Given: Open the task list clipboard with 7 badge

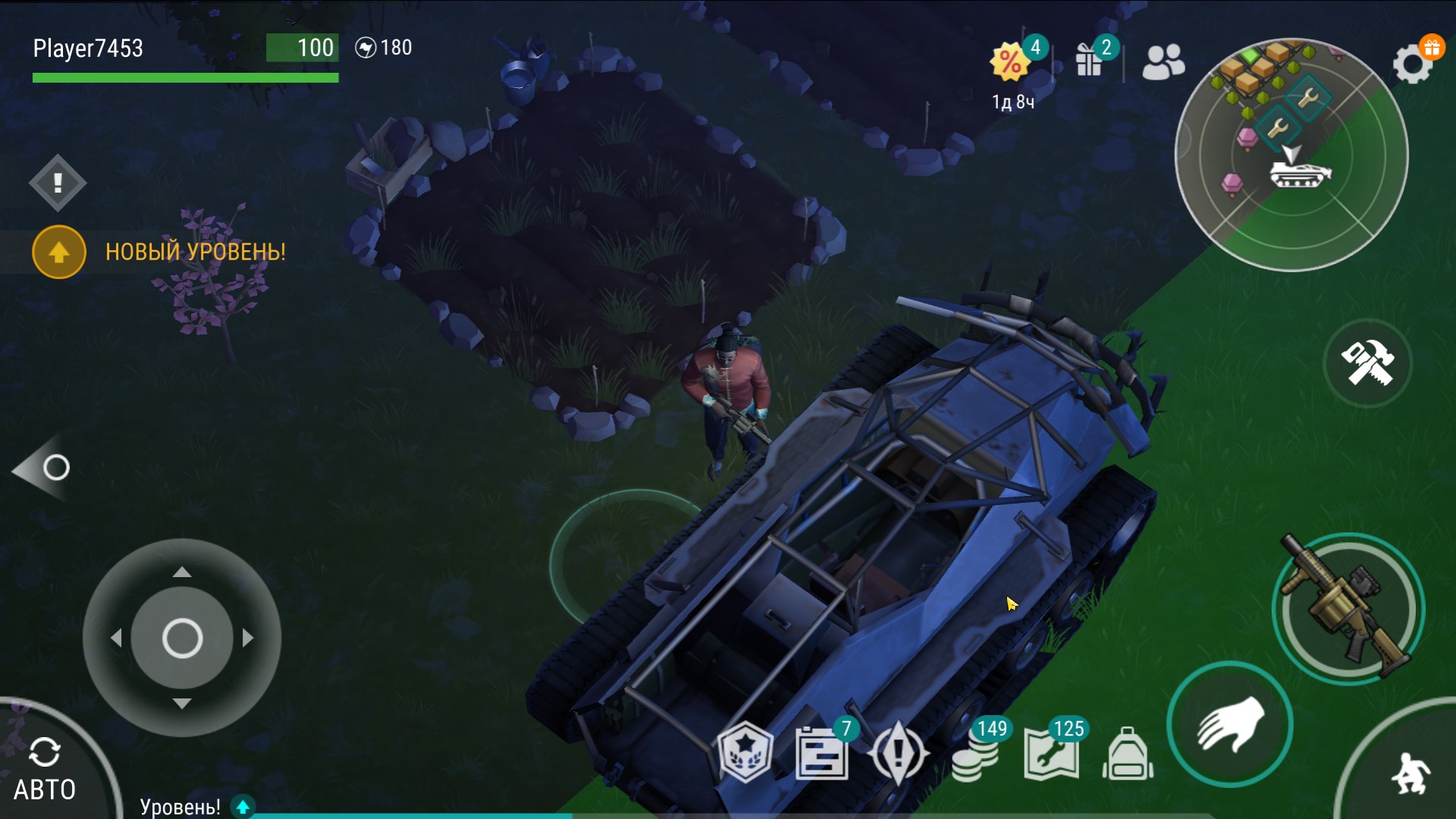Looking at the screenshot, I should pyautogui.click(x=821, y=754).
